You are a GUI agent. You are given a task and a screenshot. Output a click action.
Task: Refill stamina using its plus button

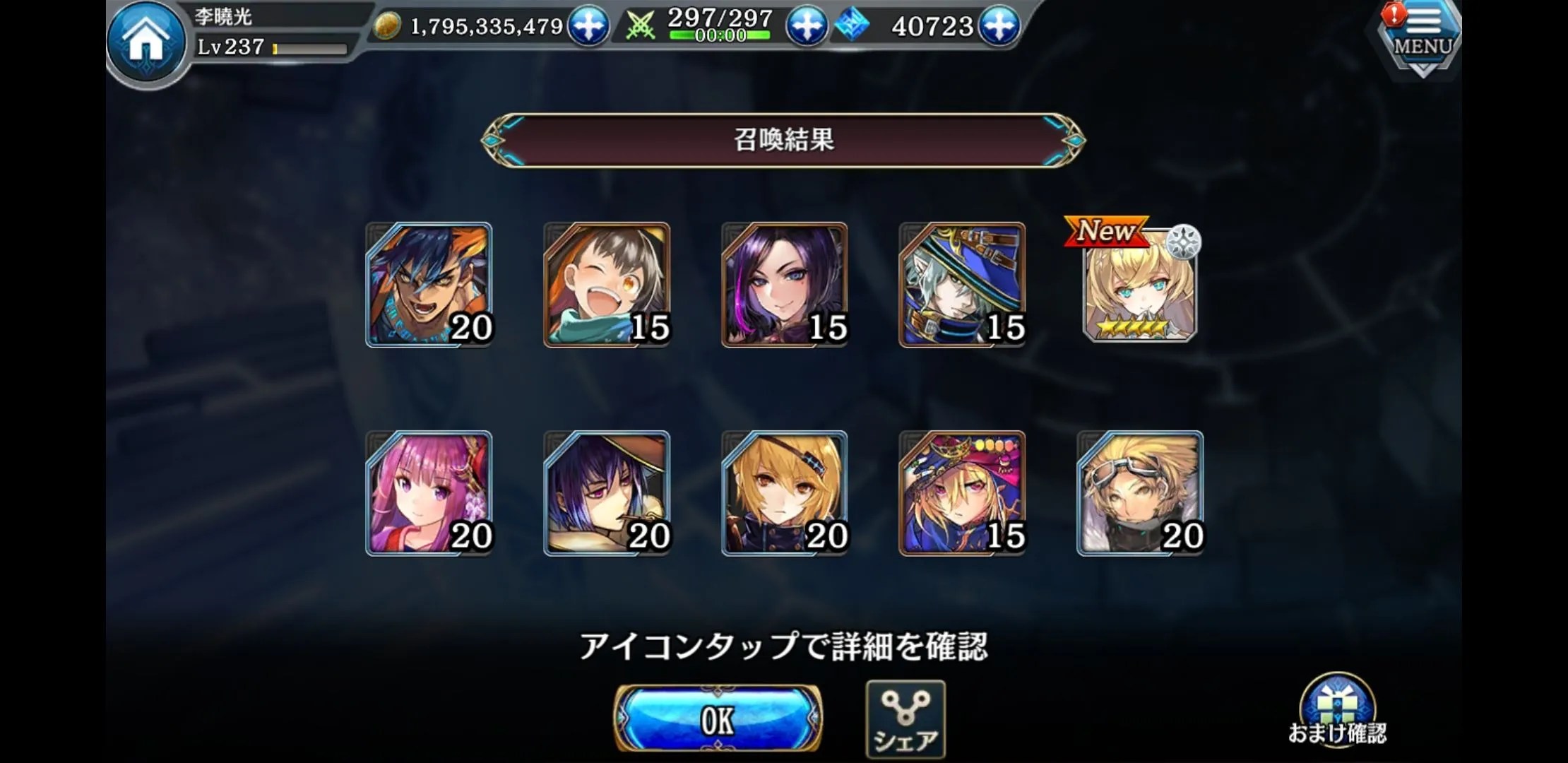pyautogui.click(x=806, y=26)
